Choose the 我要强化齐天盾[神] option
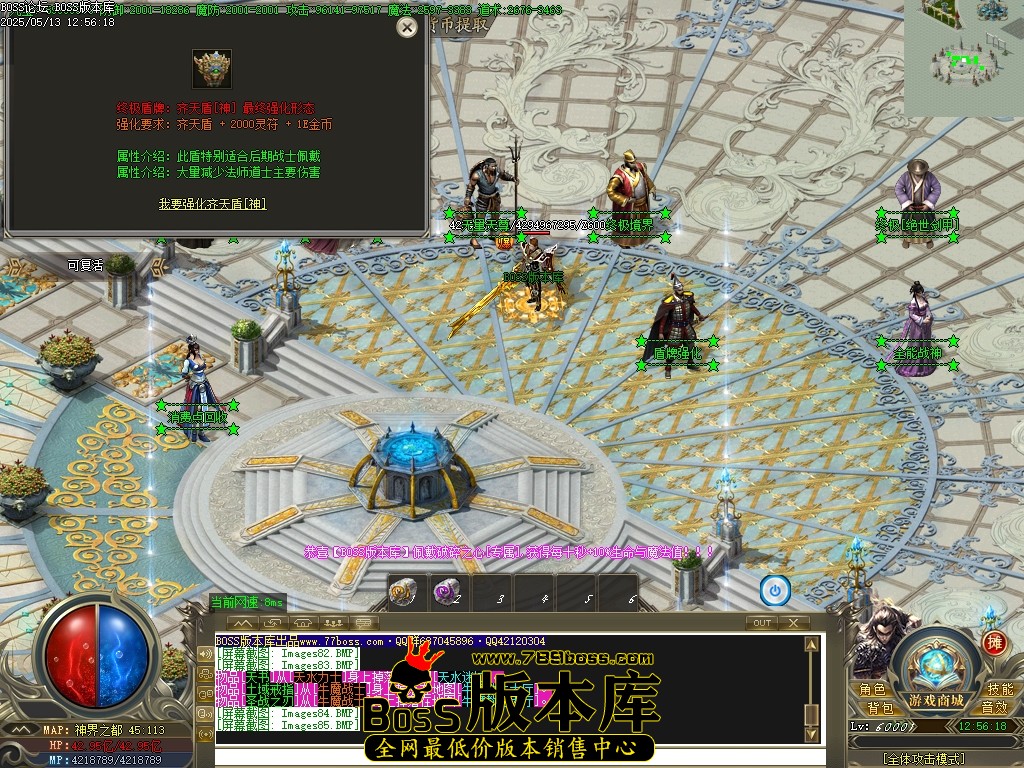The image size is (1024, 768). click(212, 204)
